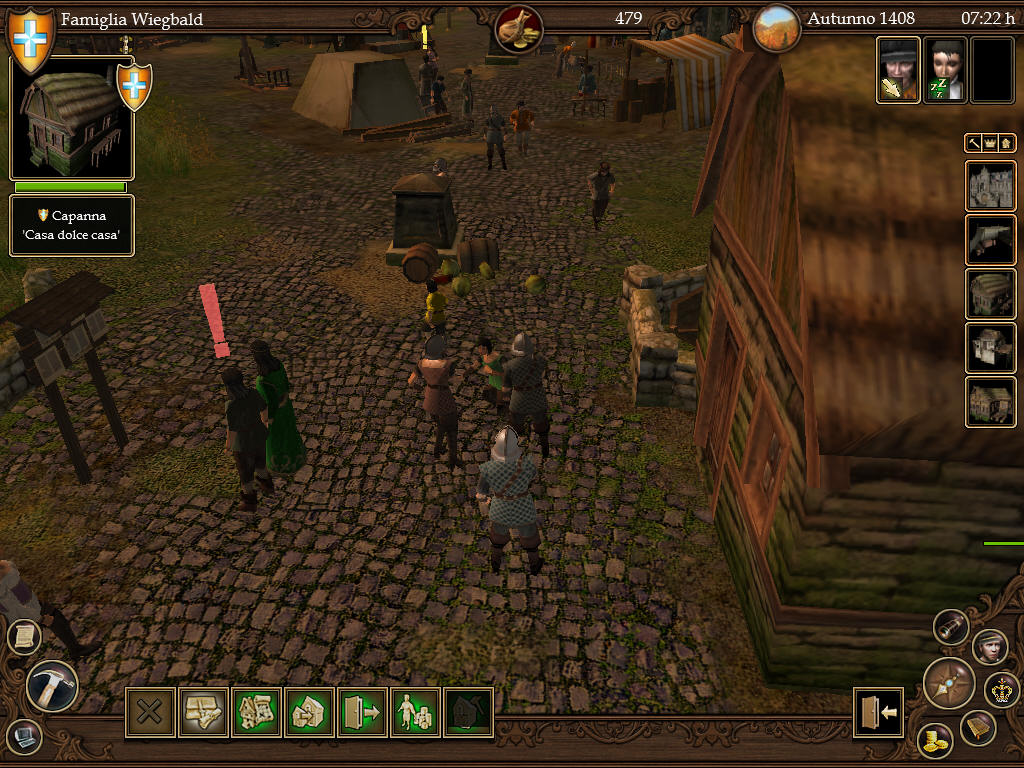Click the door with right arrow action
The image size is (1024, 768).
pyautogui.click(x=362, y=713)
